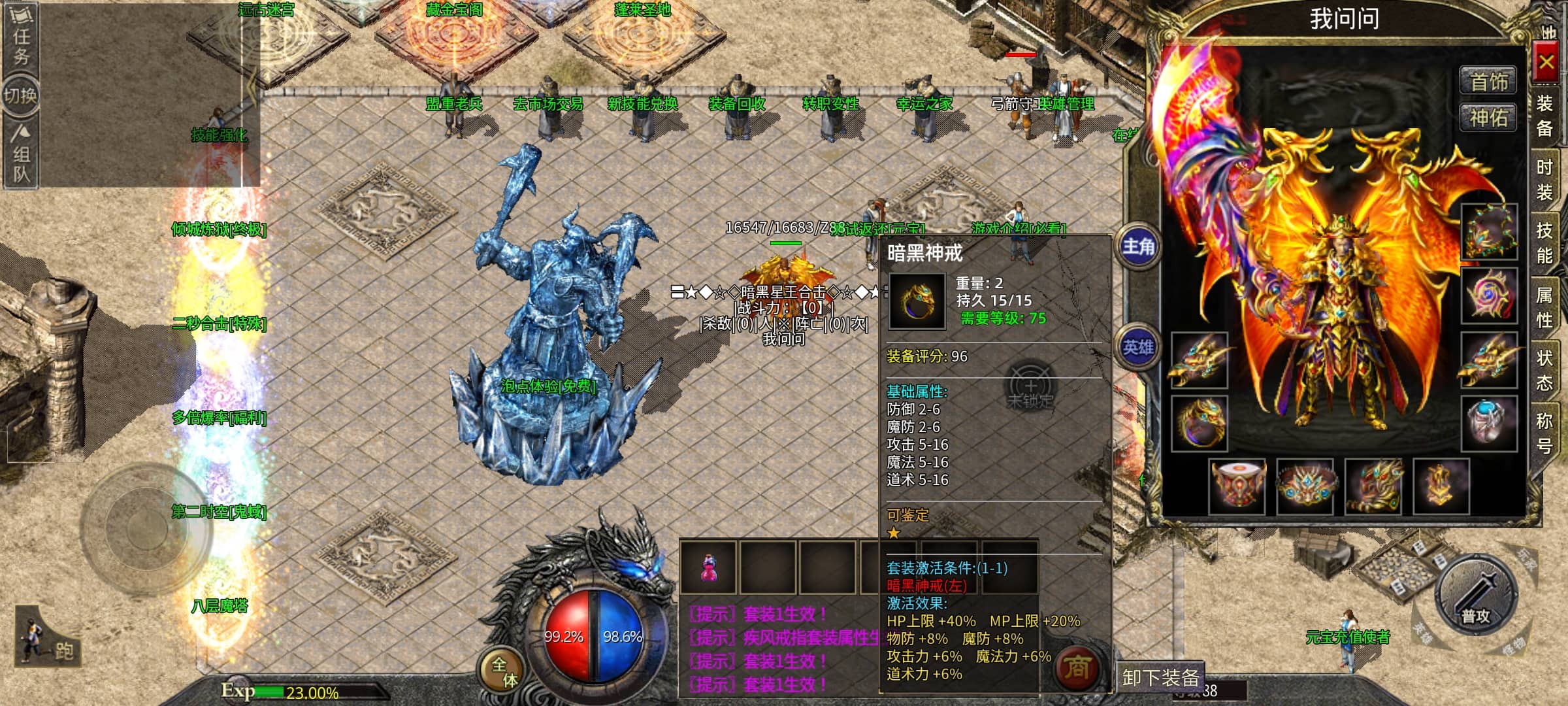Open the 神佑 blessing view
The image size is (1568, 706).
click(x=1489, y=118)
